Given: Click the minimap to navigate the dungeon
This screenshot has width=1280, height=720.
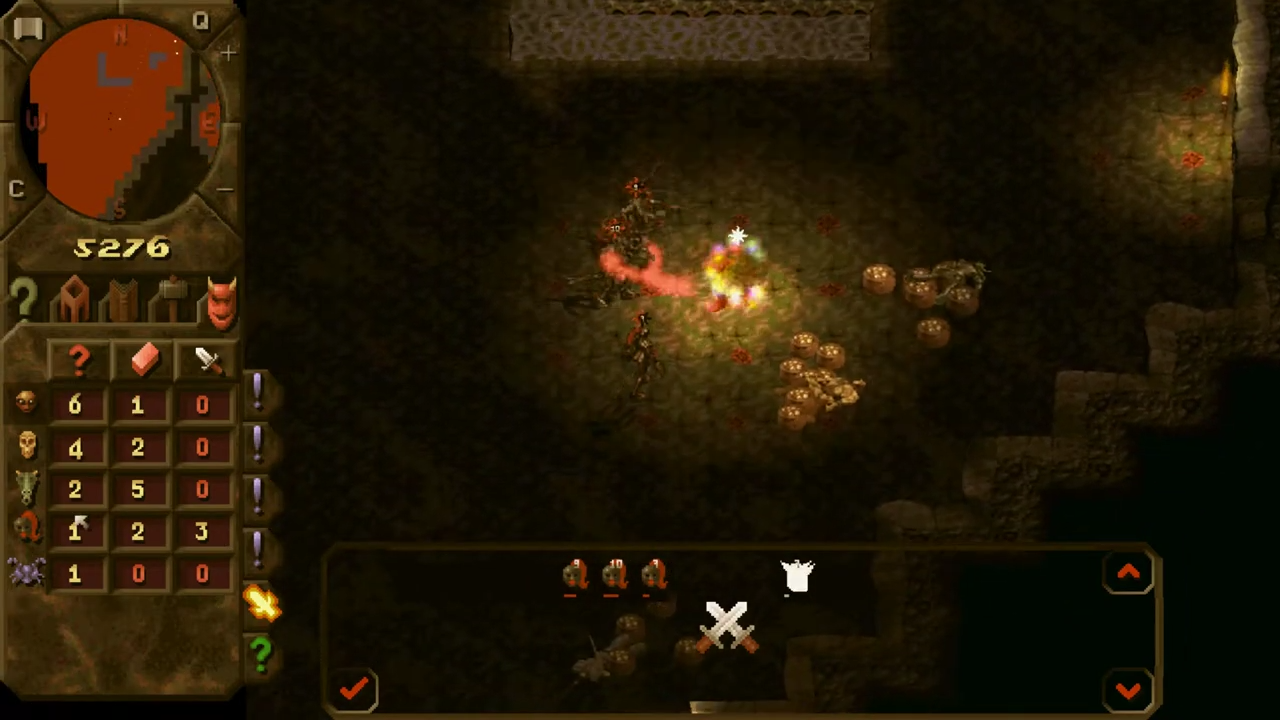Looking at the screenshot, I should [x=120, y=120].
